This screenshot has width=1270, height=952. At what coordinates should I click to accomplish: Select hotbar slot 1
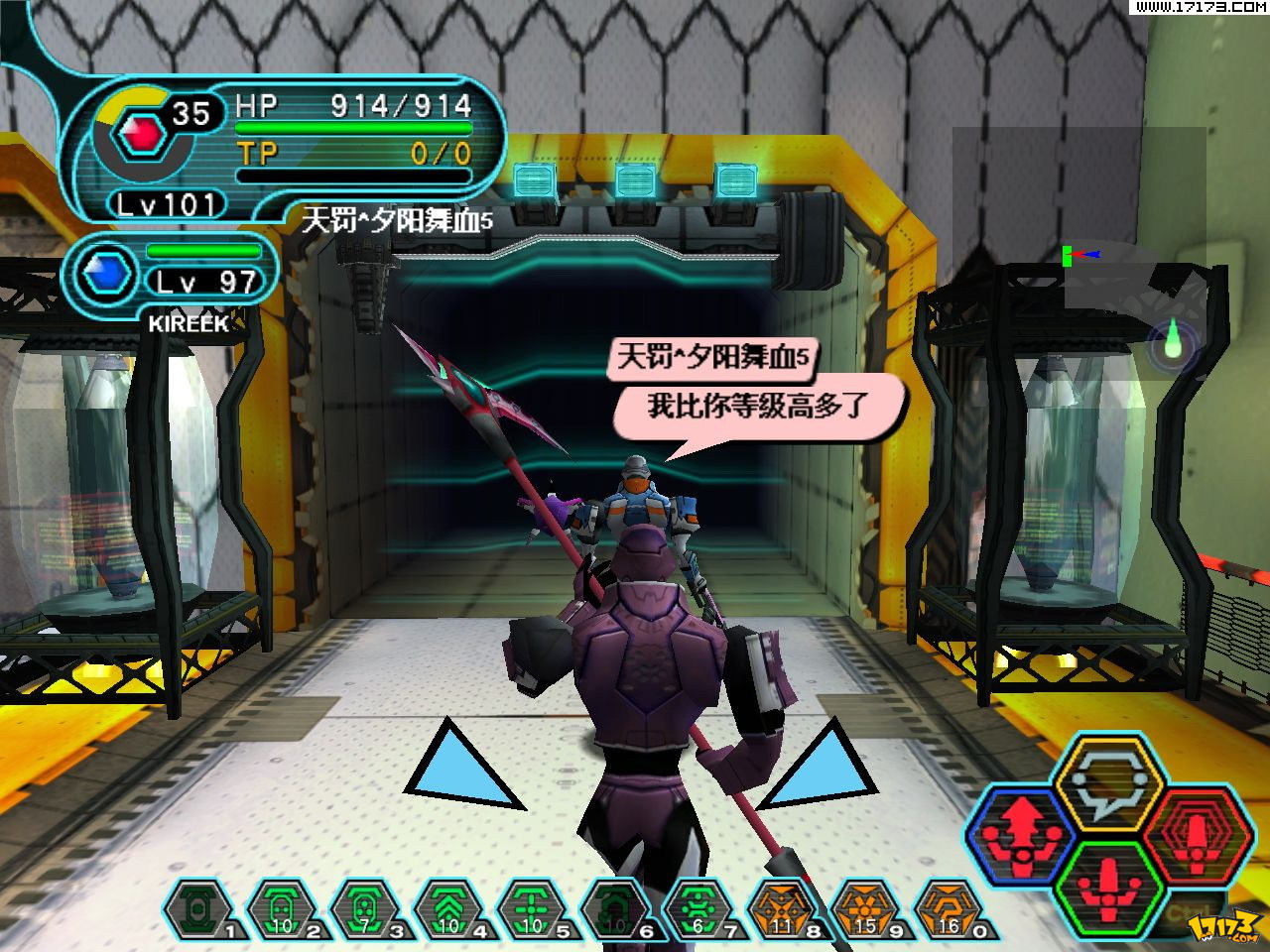[x=196, y=909]
